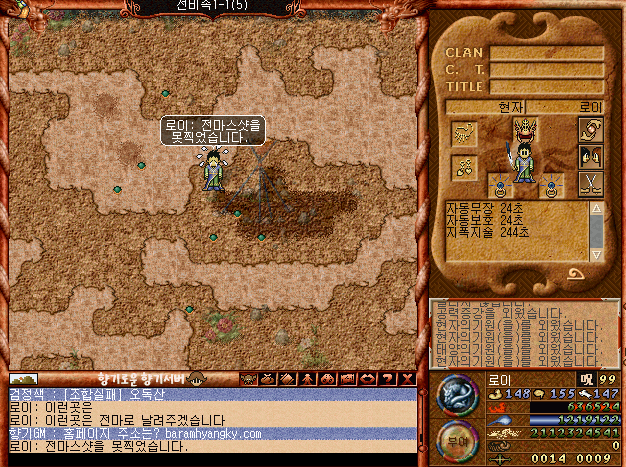Screen dimensions: 626x467
Task: Click the exchange hands icon
Action: [x=590, y=131]
